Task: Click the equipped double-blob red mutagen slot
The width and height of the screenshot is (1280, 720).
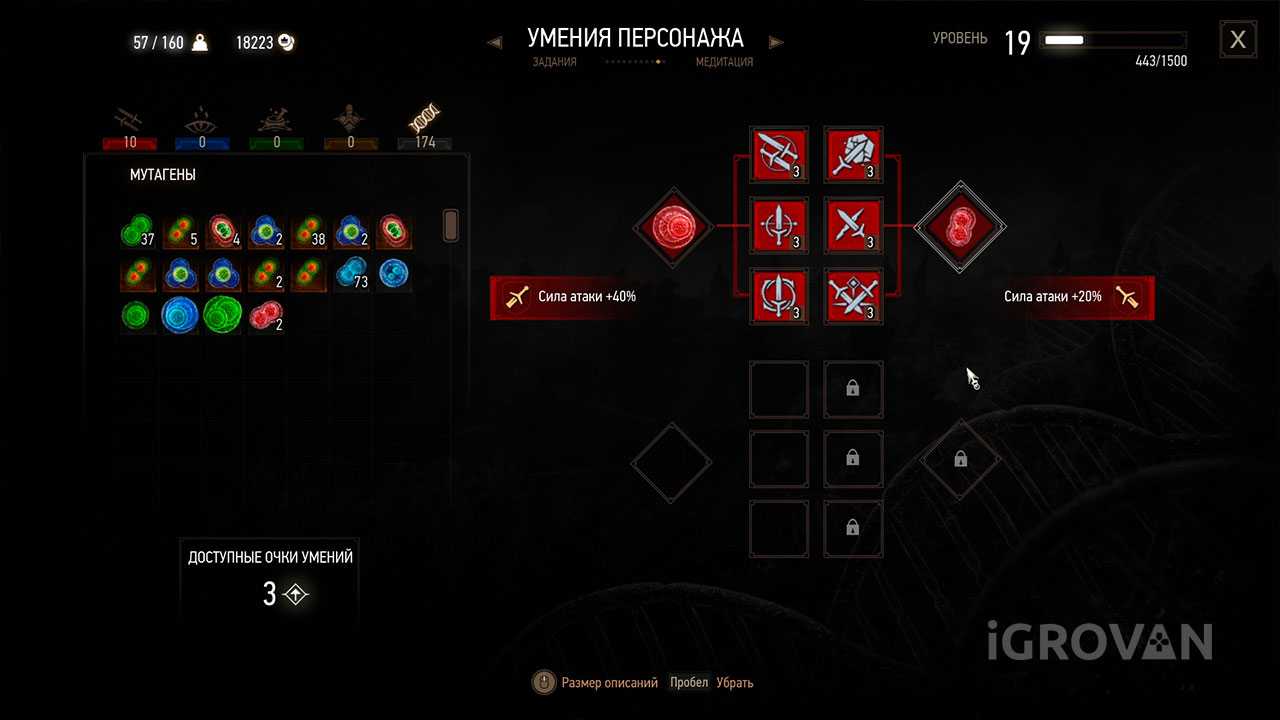Action: (x=960, y=227)
